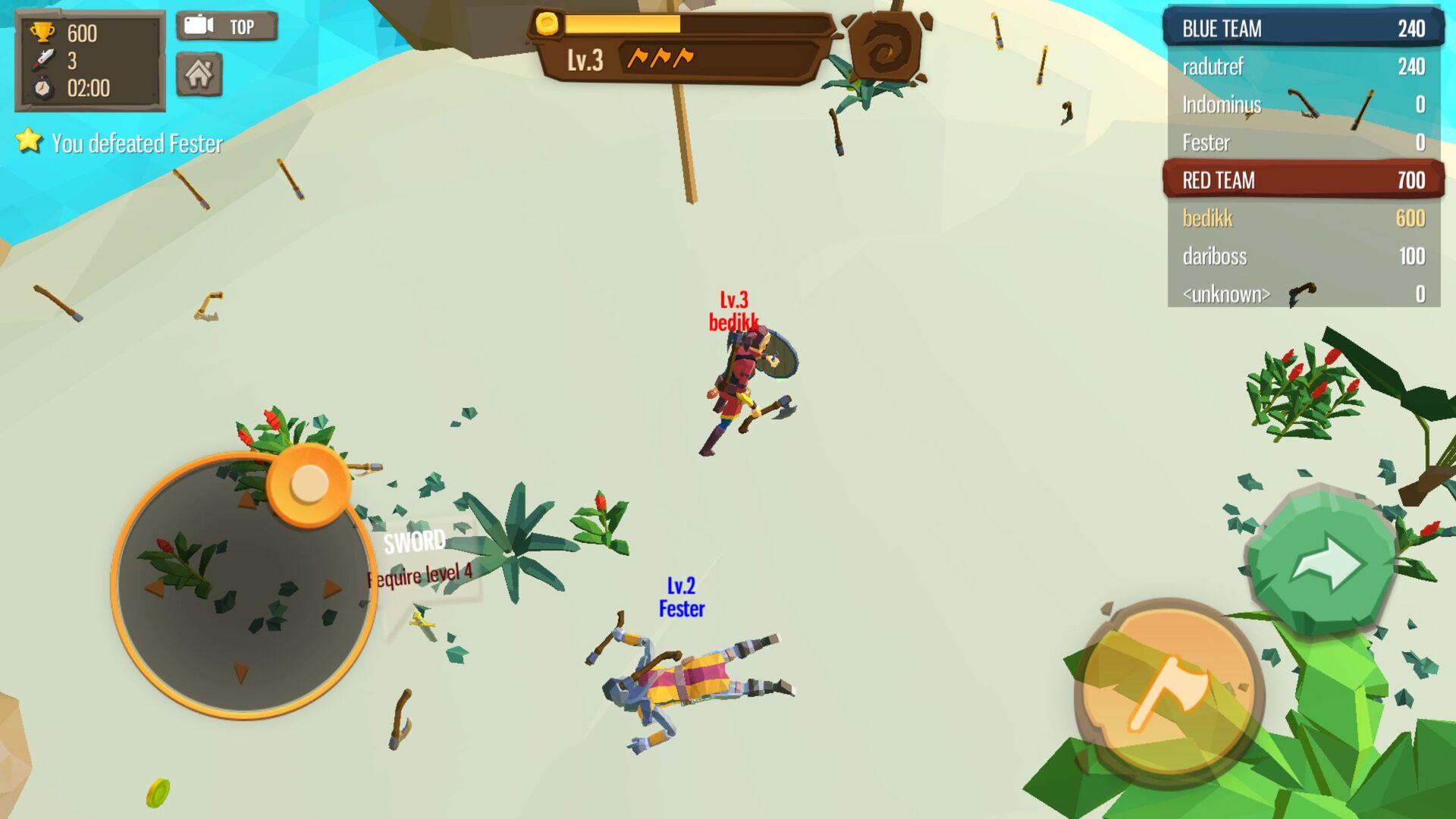Tap the trophy score icon

pyautogui.click(x=43, y=31)
